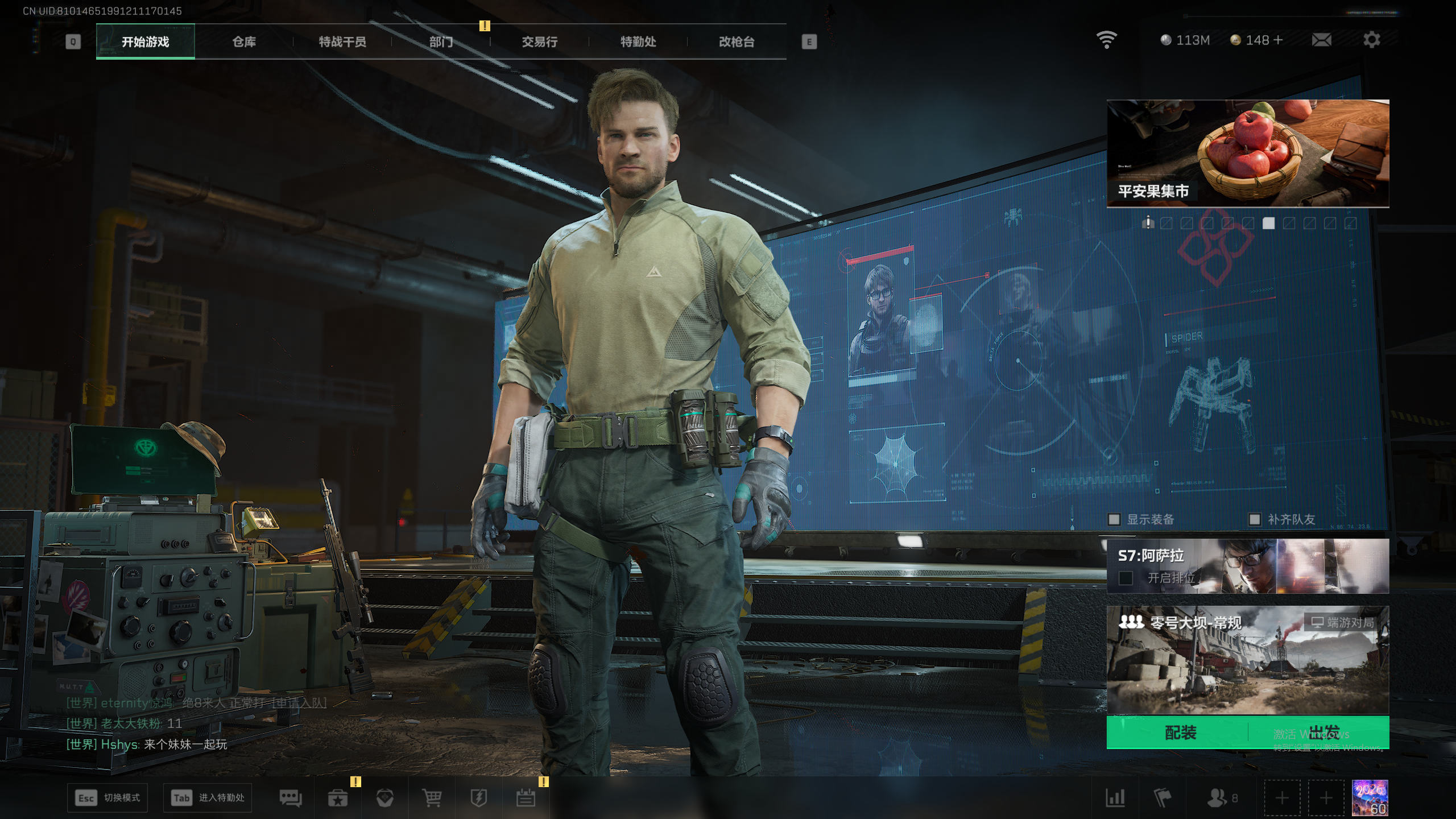The height and width of the screenshot is (819, 1456).
Task: Tick the 开启排位 ranked checkbox
Action: (x=1126, y=578)
